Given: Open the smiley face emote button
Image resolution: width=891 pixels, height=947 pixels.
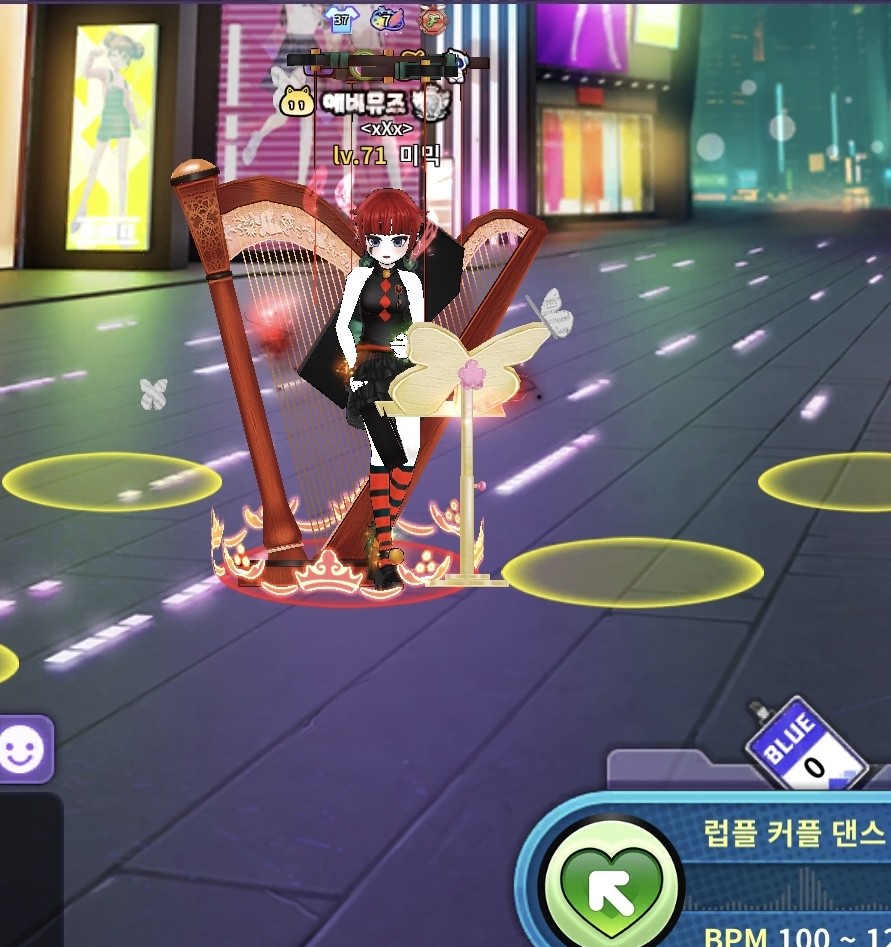Looking at the screenshot, I should [x=20, y=749].
